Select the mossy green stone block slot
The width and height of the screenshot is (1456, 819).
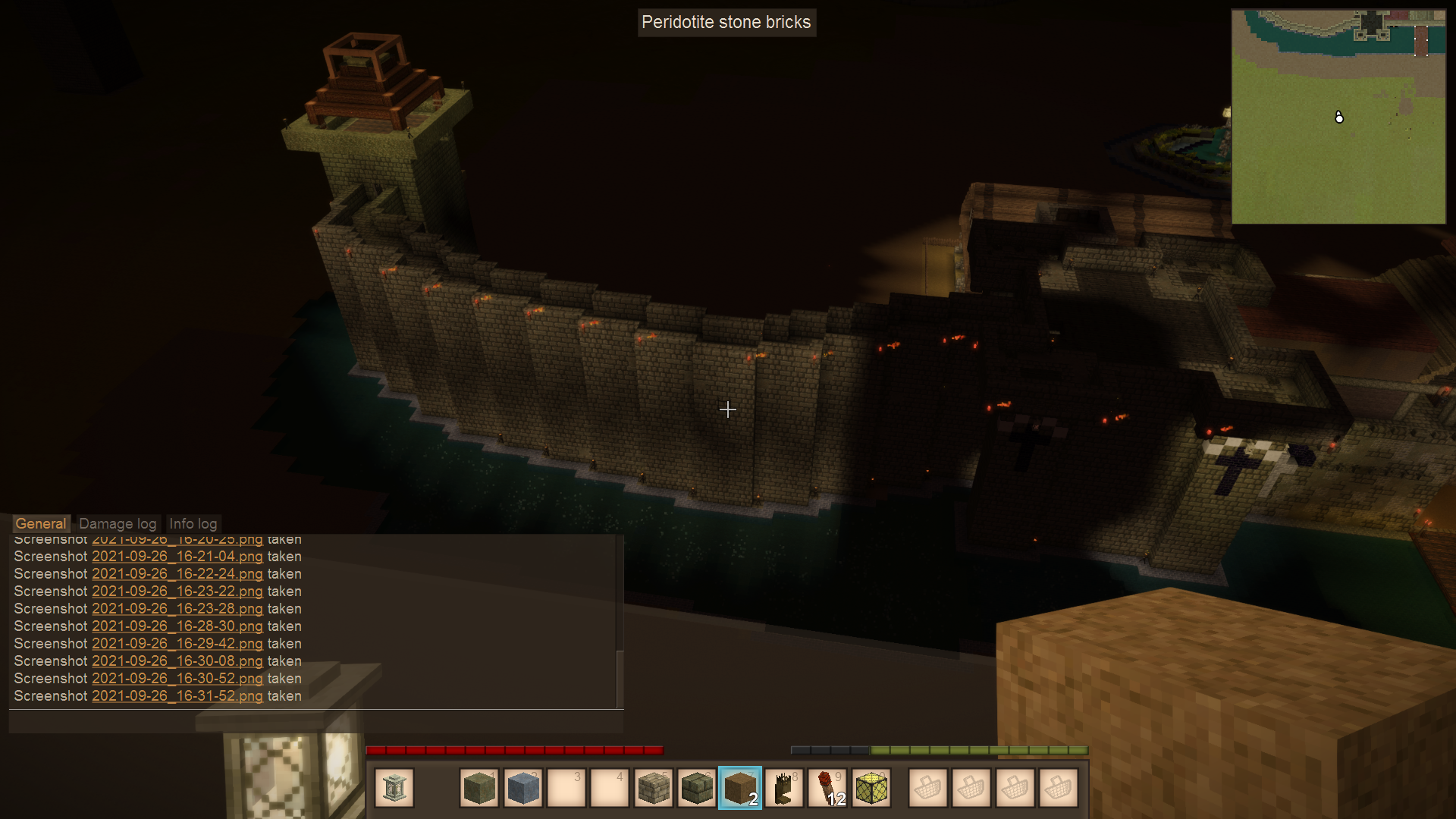point(479,789)
